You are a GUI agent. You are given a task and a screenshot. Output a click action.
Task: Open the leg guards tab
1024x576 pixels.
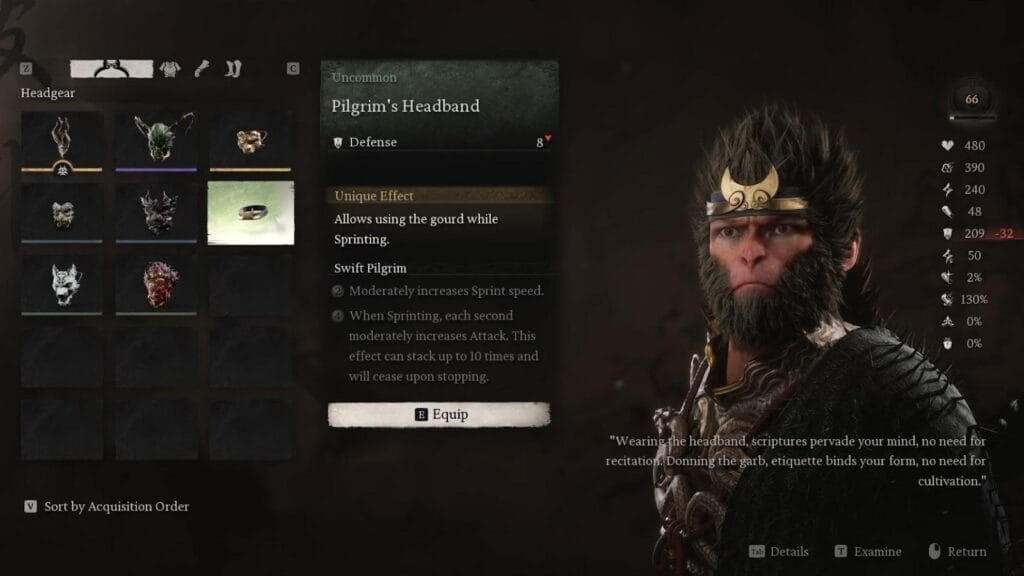[233, 69]
